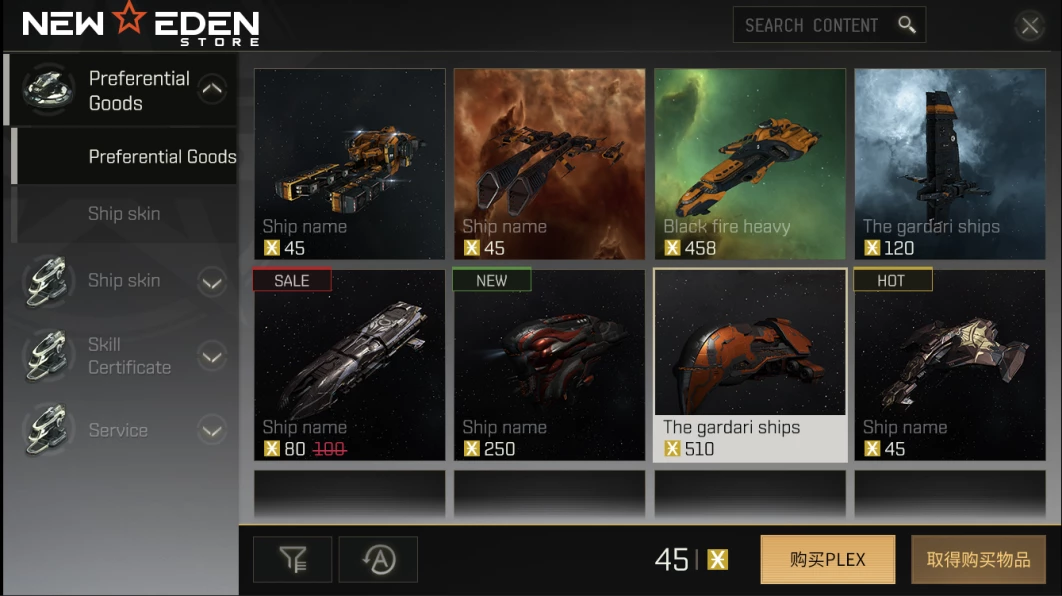
Task: Close the New Eden Store window
Action: 1029,26
